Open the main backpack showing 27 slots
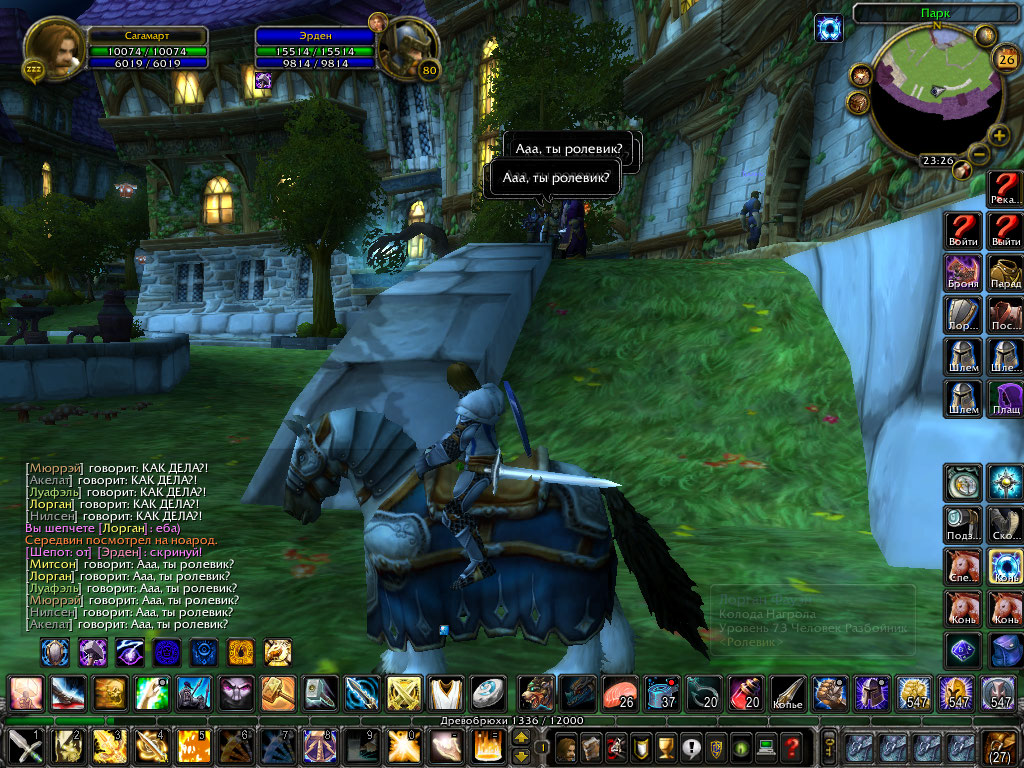This screenshot has width=1024, height=768. click(x=1000, y=746)
